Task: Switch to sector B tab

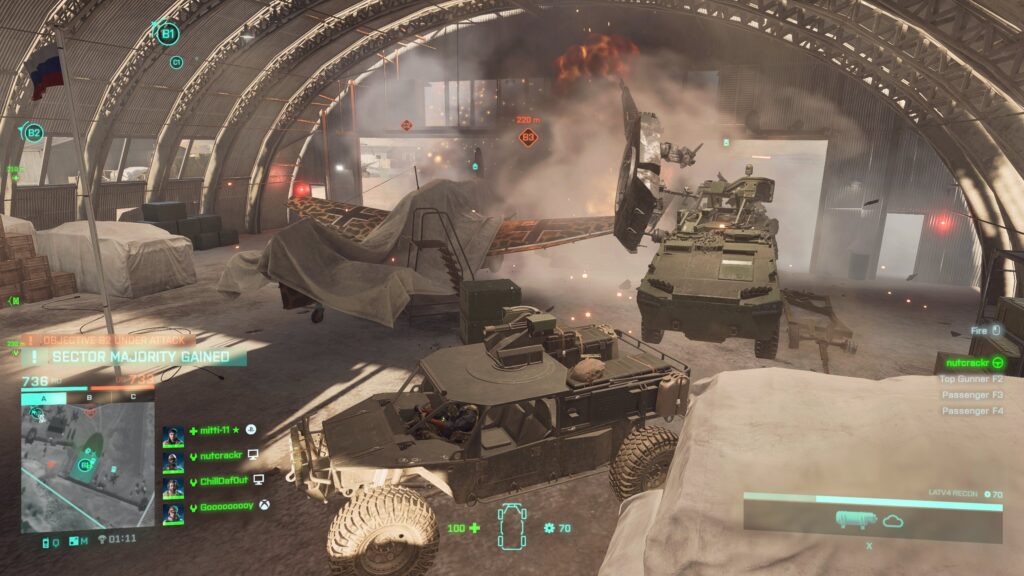Action: [88, 397]
